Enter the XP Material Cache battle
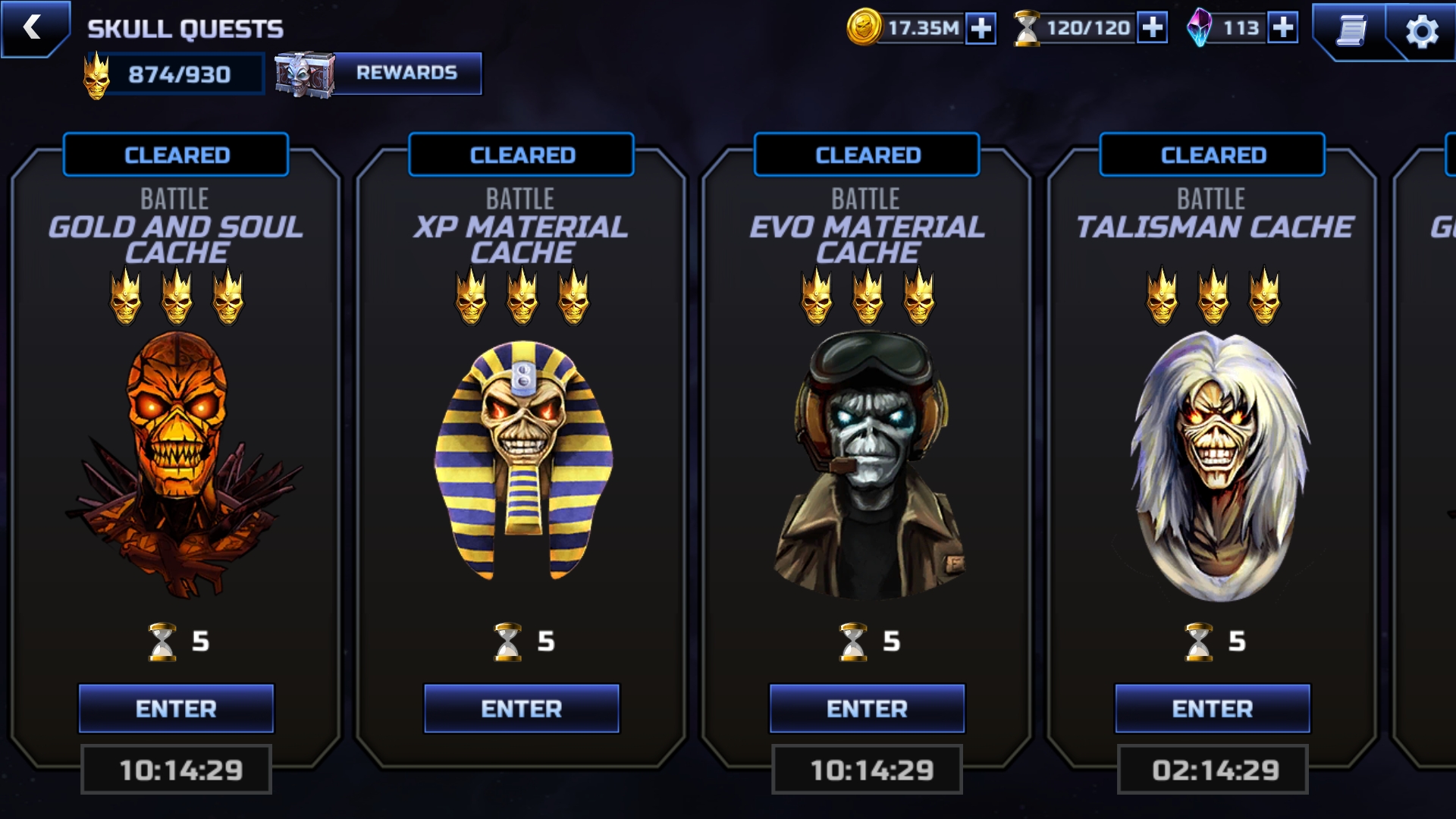Viewport: 1456px width, 819px height. click(x=522, y=708)
